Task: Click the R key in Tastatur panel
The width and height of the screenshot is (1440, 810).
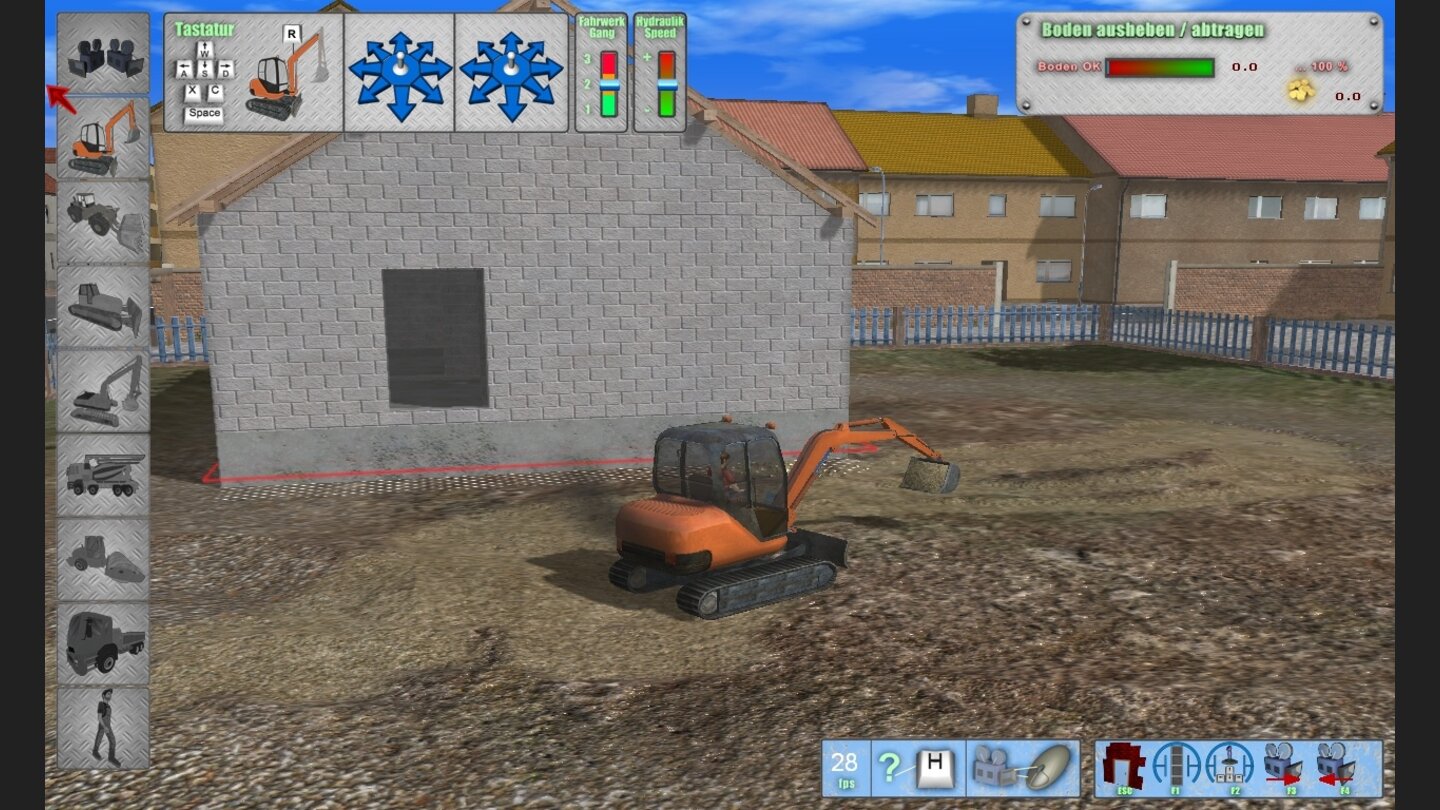Action: pyautogui.click(x=291, y=32)
